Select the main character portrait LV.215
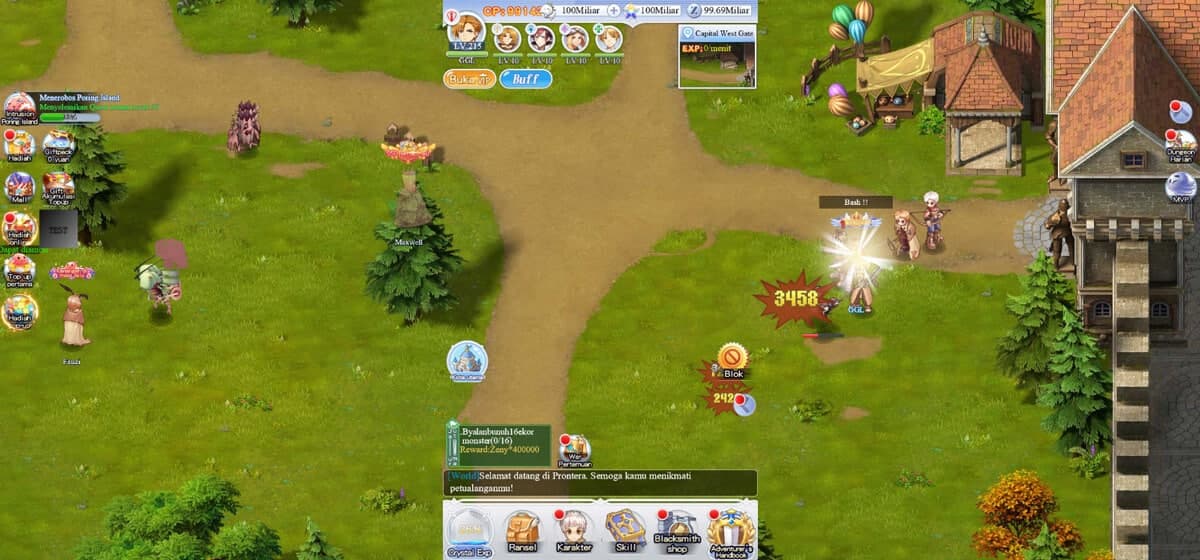The width and height of the screenshot is (1200, 560). 465,34
